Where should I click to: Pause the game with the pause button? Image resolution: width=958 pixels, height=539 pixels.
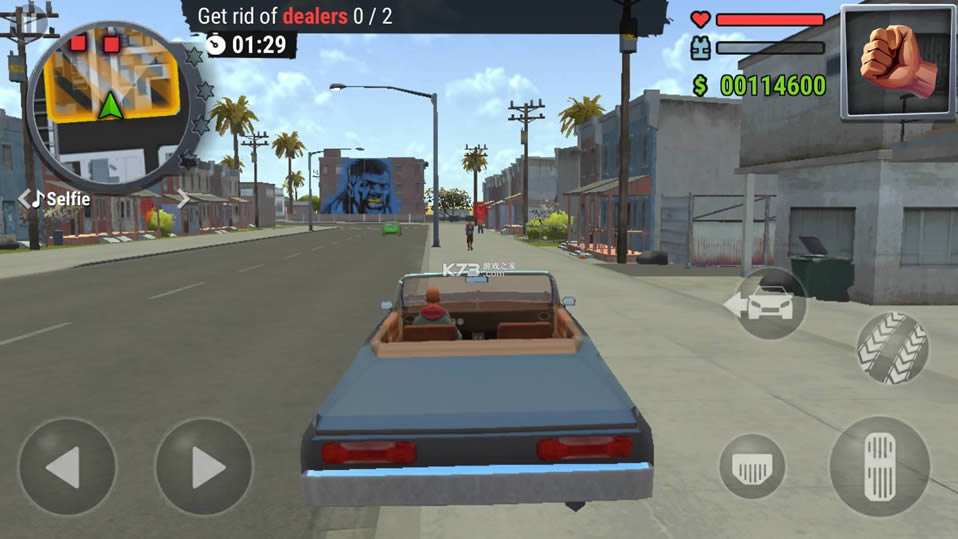tap(33, 18)
